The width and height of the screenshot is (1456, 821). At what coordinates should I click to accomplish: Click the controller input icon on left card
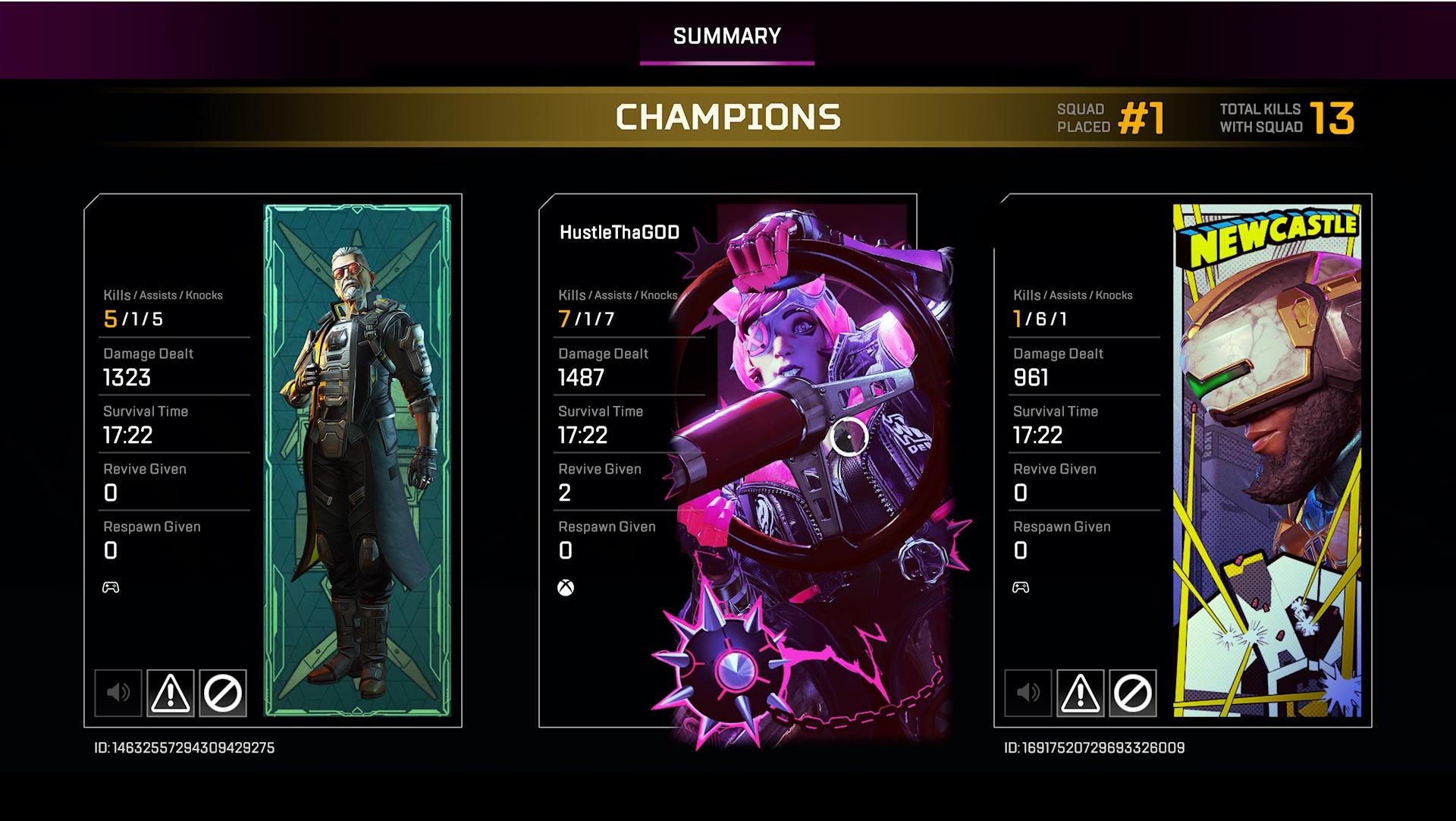point(111,587)
